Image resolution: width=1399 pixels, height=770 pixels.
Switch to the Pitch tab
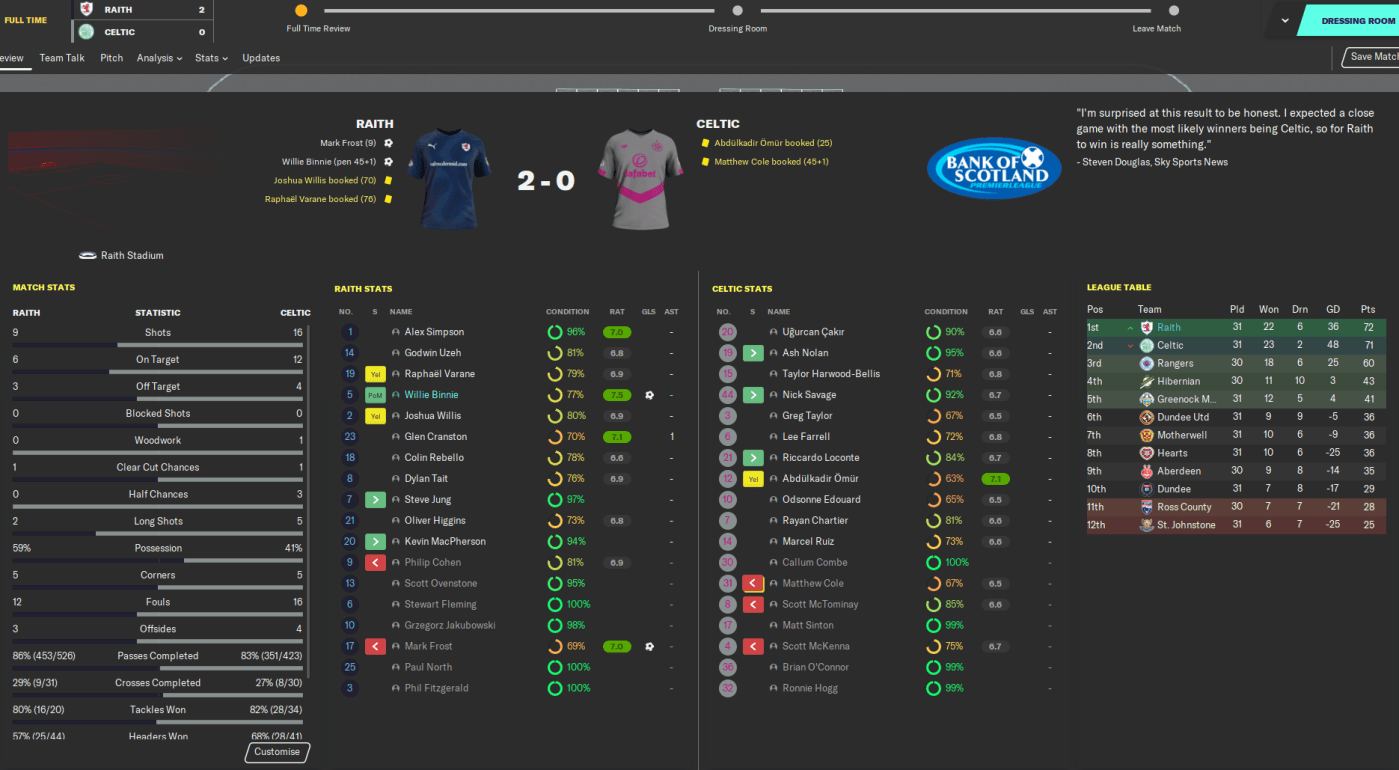point(112,58)
